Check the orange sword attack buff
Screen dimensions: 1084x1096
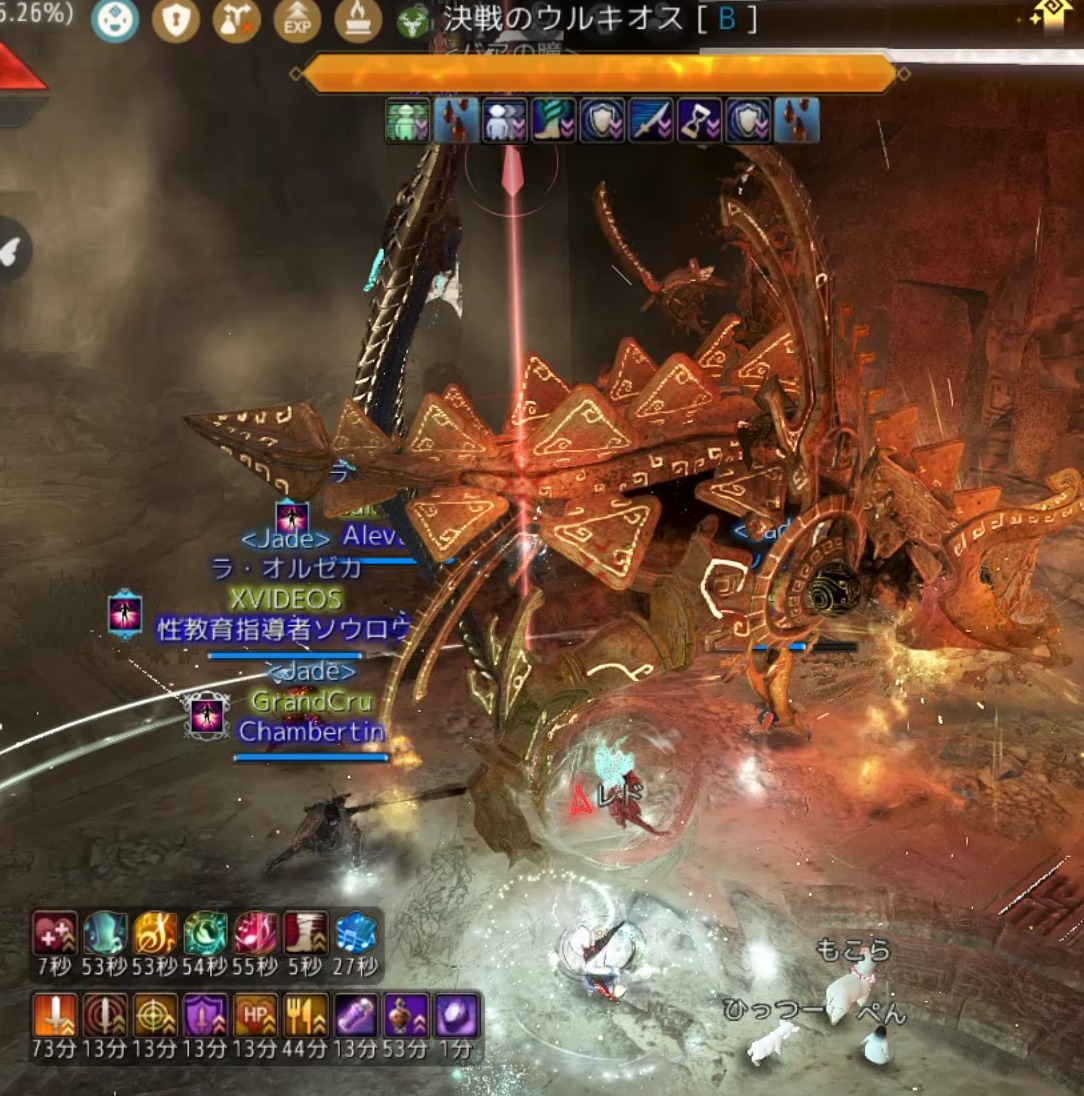point(55,1015)
